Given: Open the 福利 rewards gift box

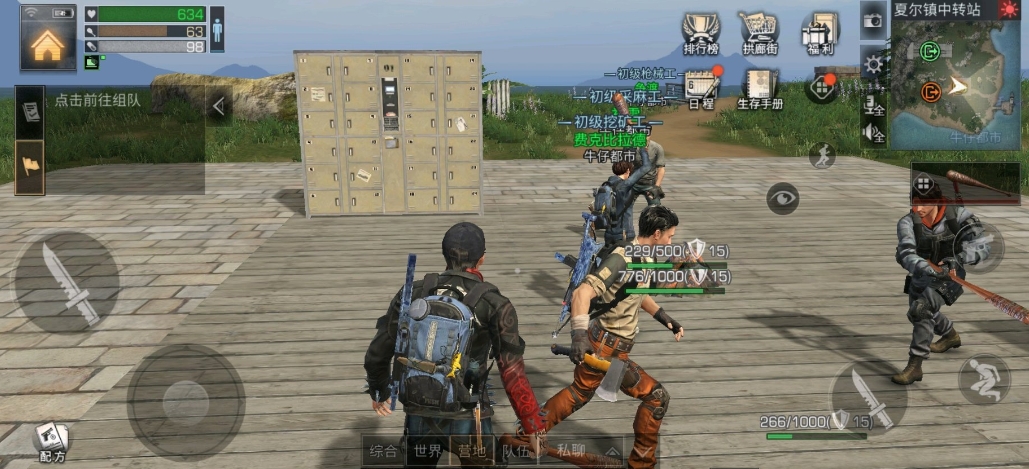Looking at the screenshot, I should 820,34.
